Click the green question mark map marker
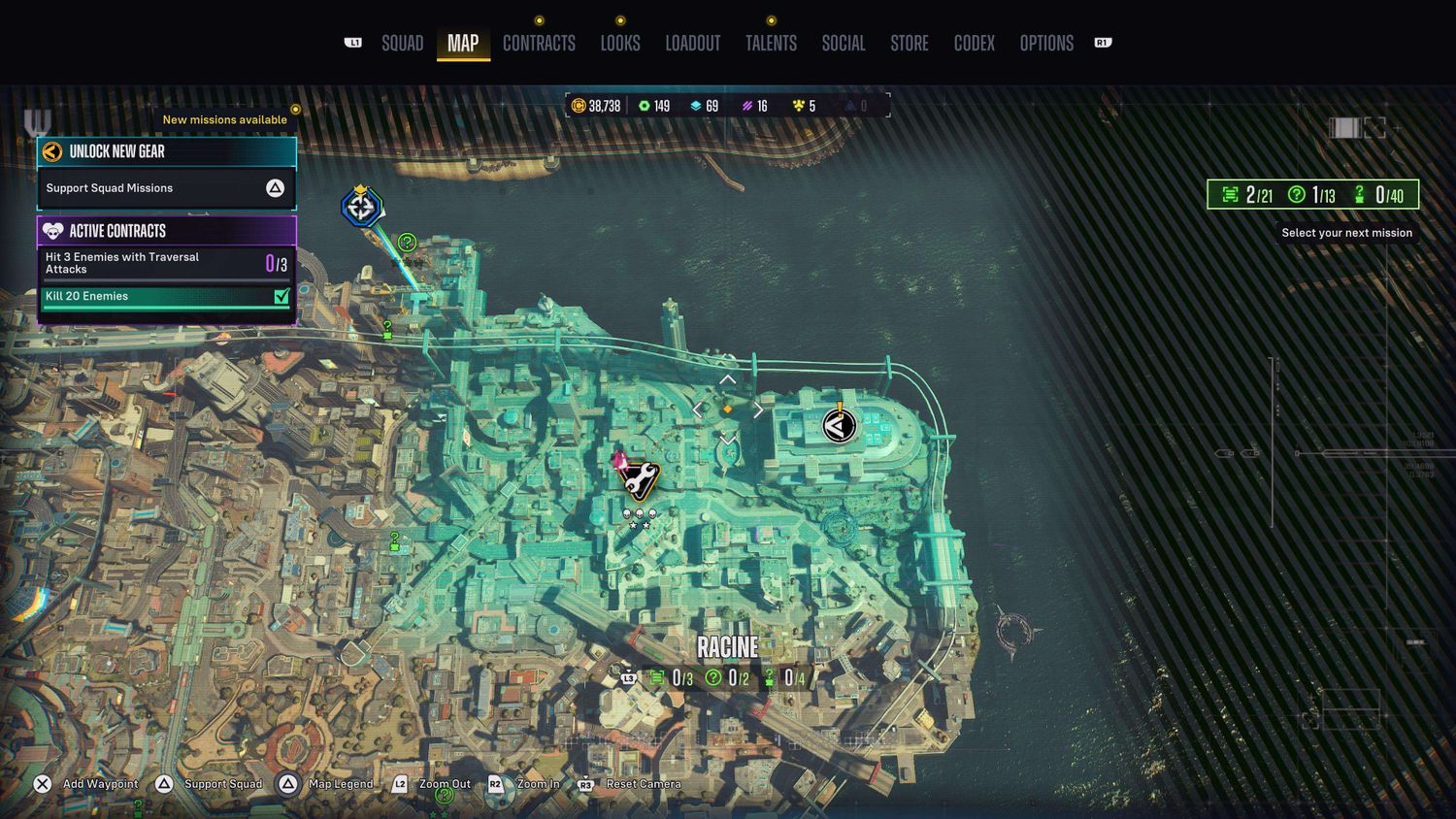The height and width of the screenshot is (819, 1456). [408, 243]
